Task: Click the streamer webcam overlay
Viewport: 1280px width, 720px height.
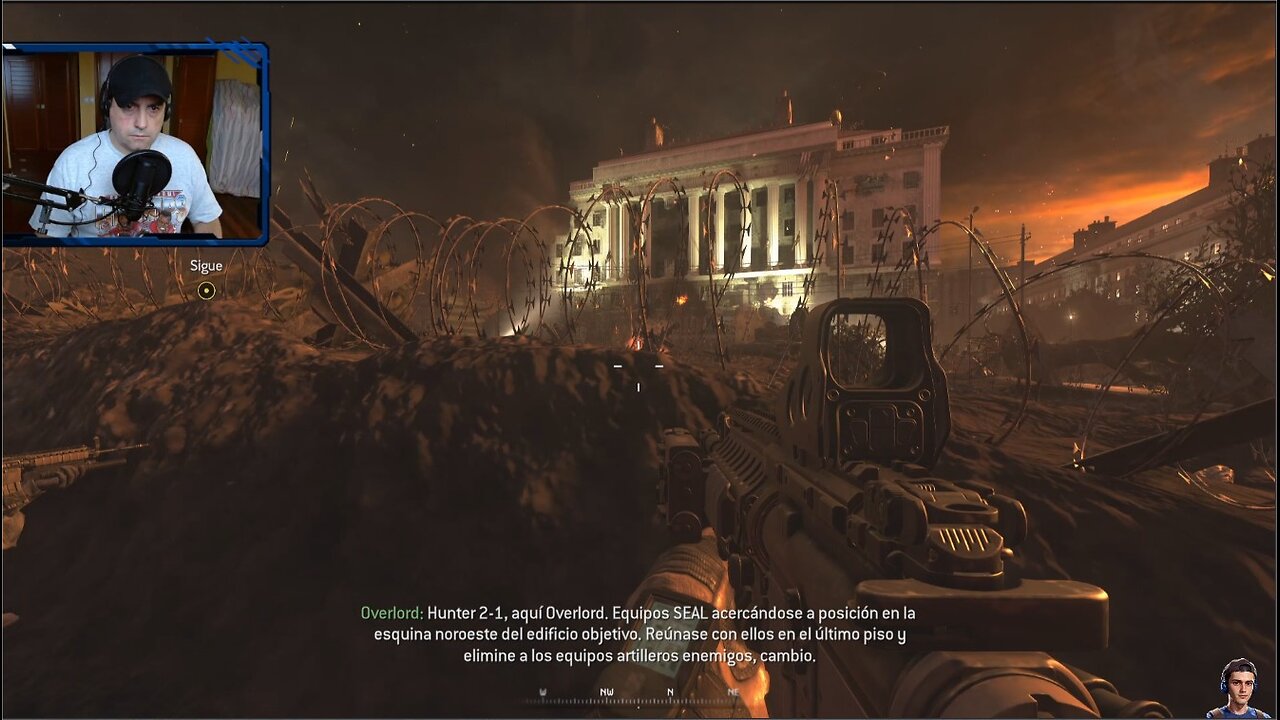Action: pyautogui.click(x=135, y=143)
